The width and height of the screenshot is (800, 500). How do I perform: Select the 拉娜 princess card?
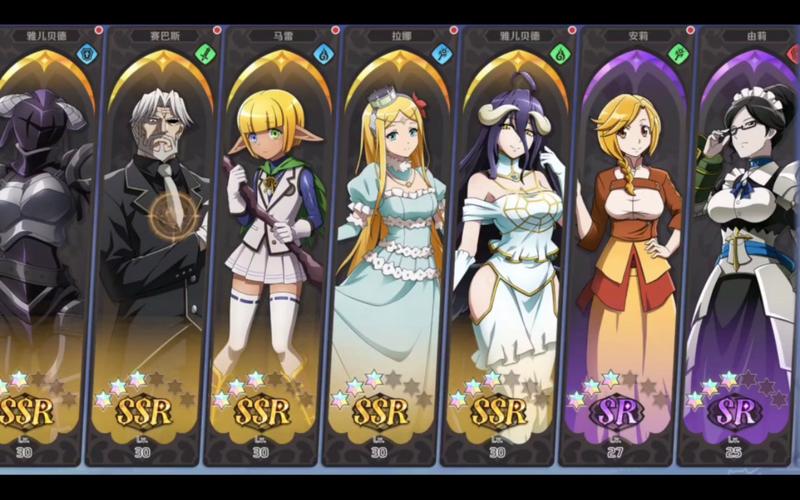click(x=385, y=240)
